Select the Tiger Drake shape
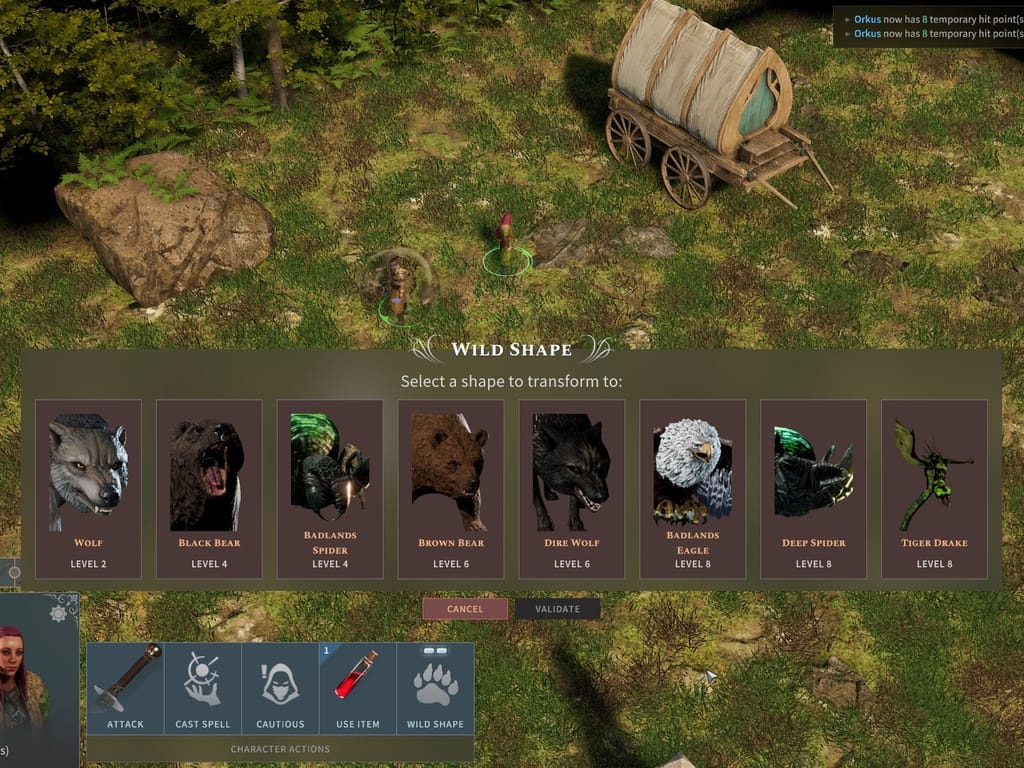1024x768 pixels. tap(934, 488)
